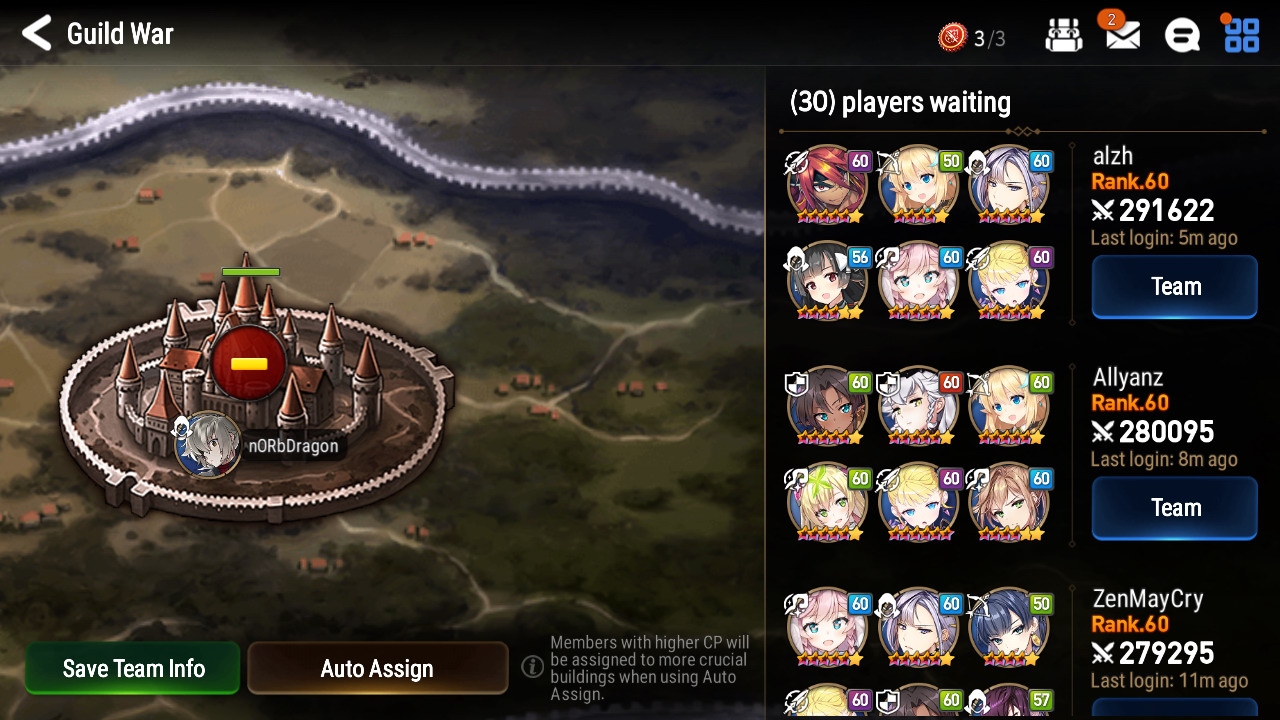Select nORbDragon's avatar at the fortress

208,445
